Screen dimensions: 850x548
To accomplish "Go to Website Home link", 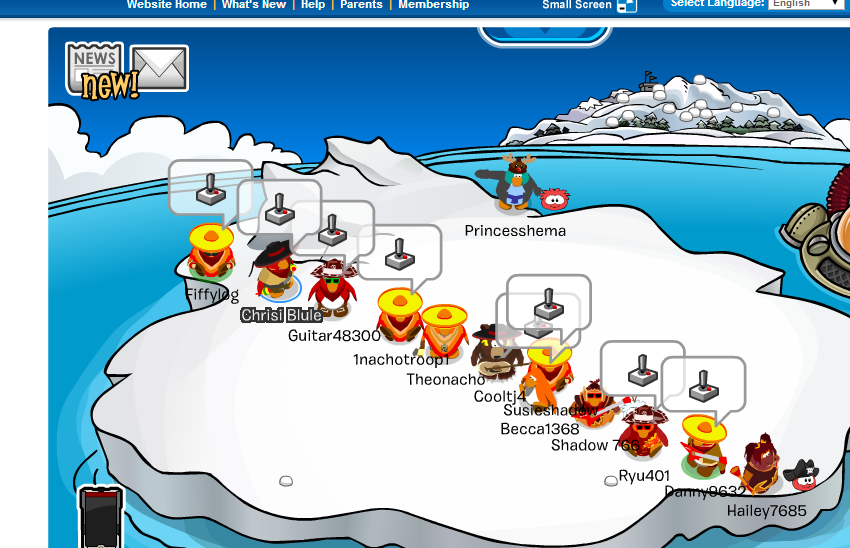I will (x=166, y=5).
